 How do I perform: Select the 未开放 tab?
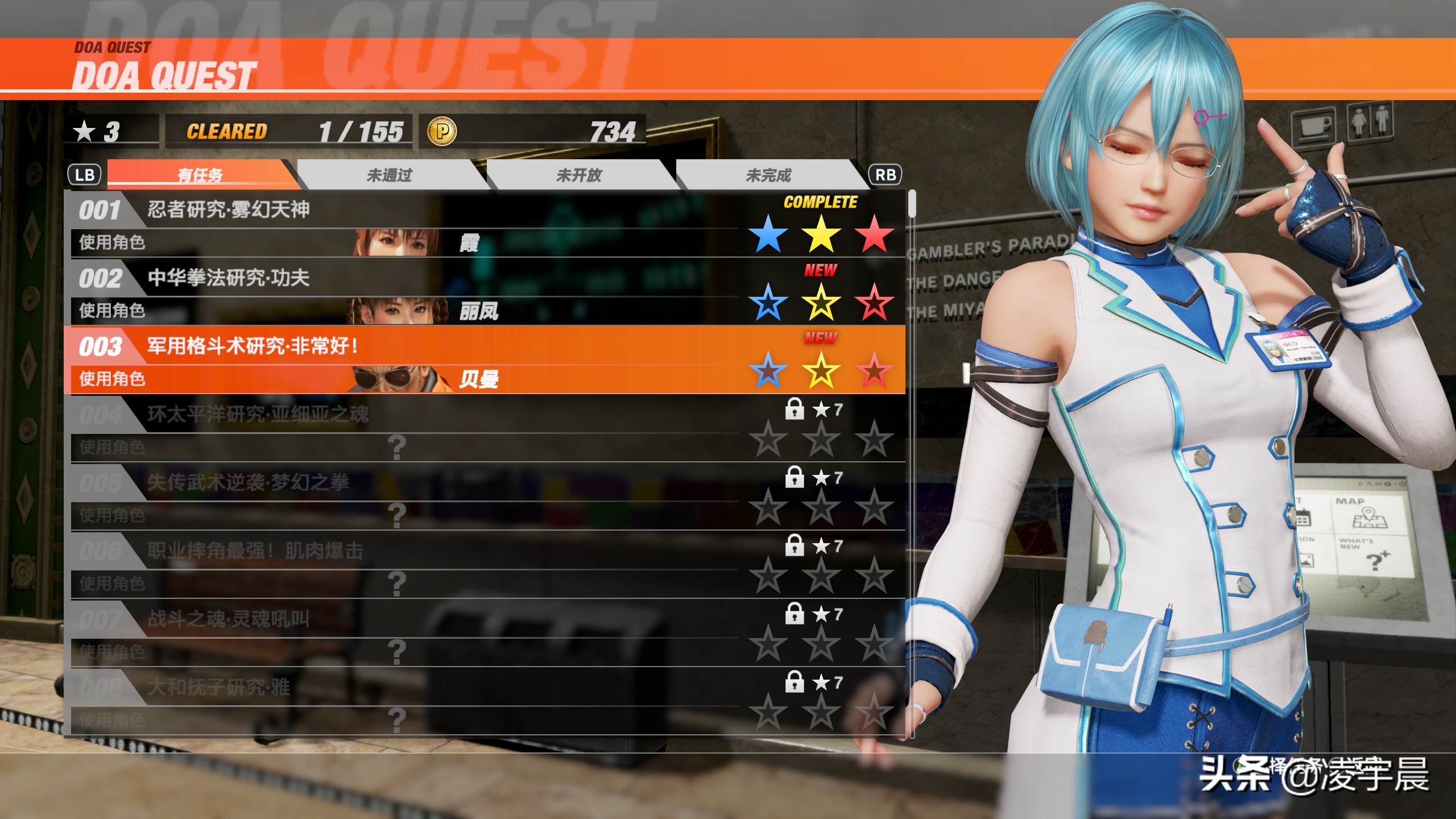(x=579, y=175)
